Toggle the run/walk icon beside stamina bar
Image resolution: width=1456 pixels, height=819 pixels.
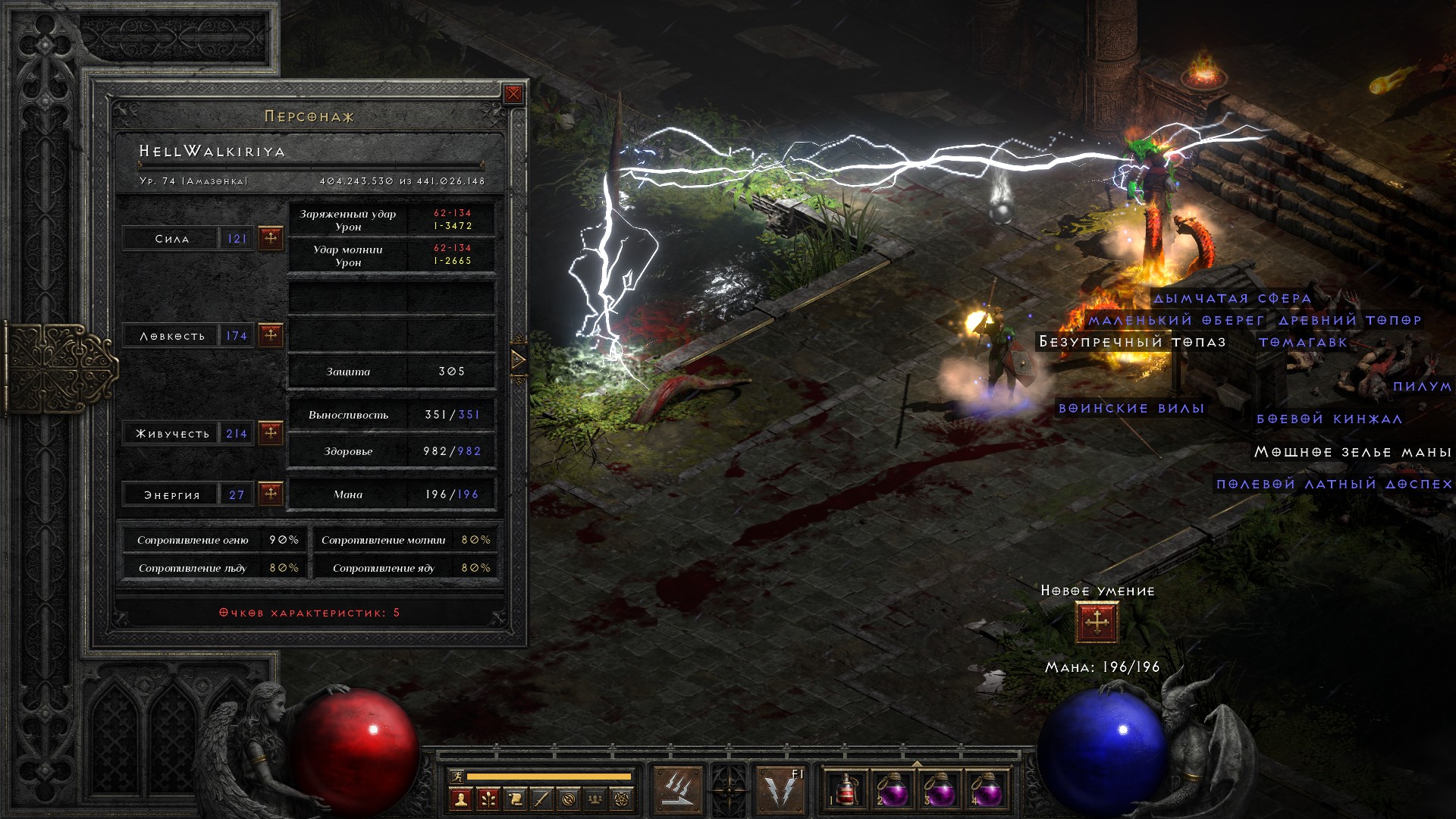click(x=456, y=776)
